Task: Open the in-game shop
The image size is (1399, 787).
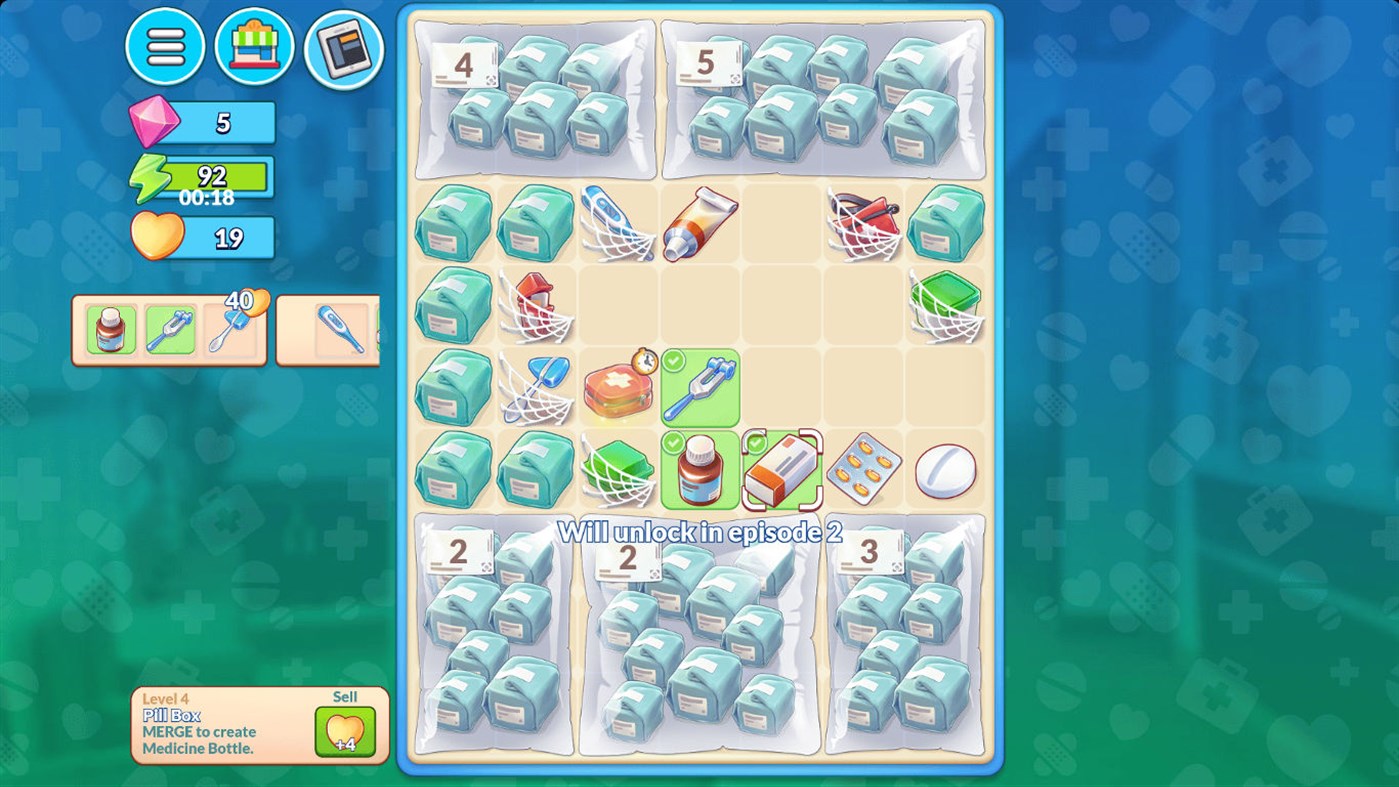Action: point(254,47)
